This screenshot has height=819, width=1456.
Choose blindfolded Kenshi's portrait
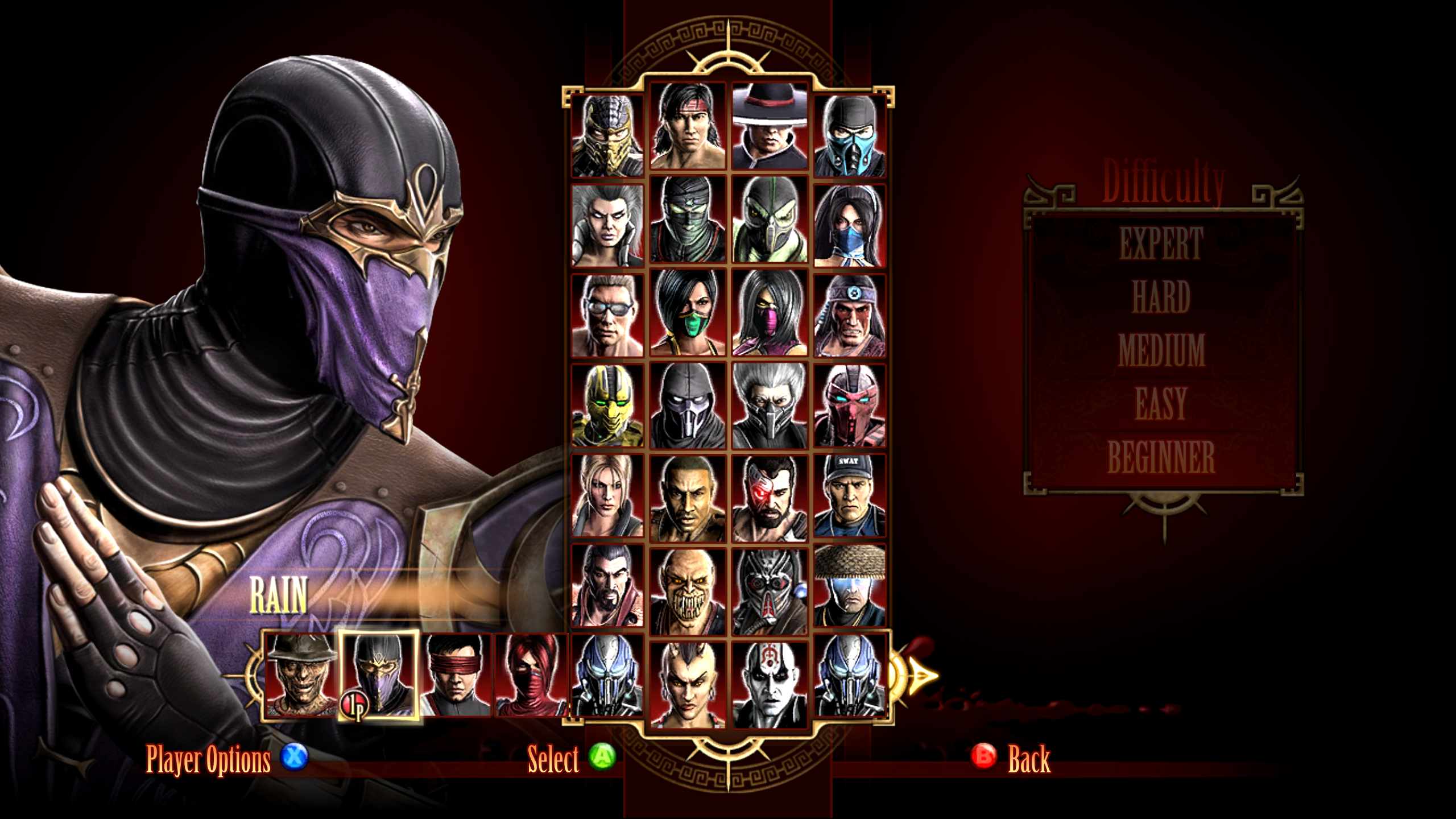(456, 675)
